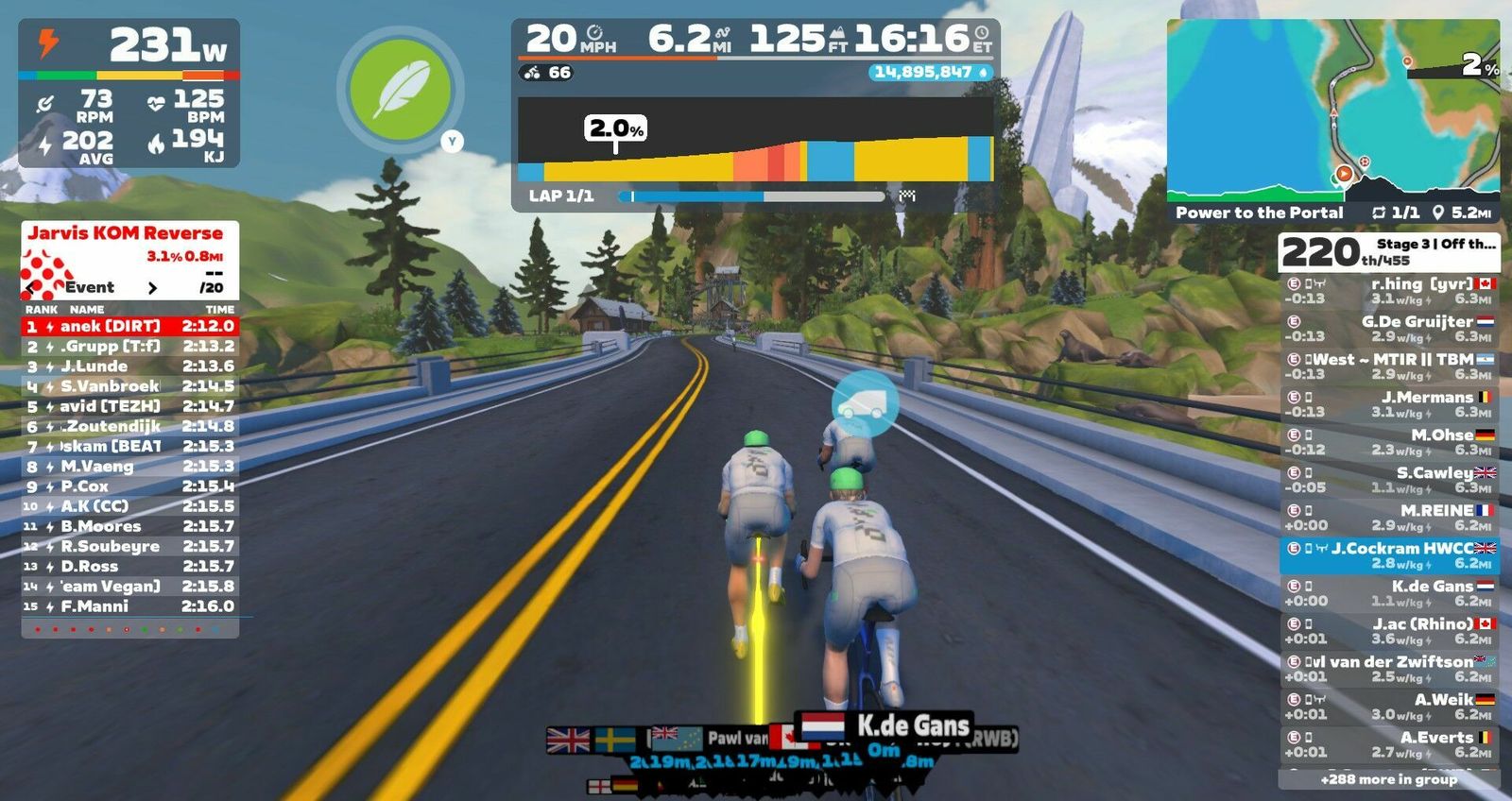Select G.De Gruijter in the riders list
1512x801 pixels.
click(1389, 328)
